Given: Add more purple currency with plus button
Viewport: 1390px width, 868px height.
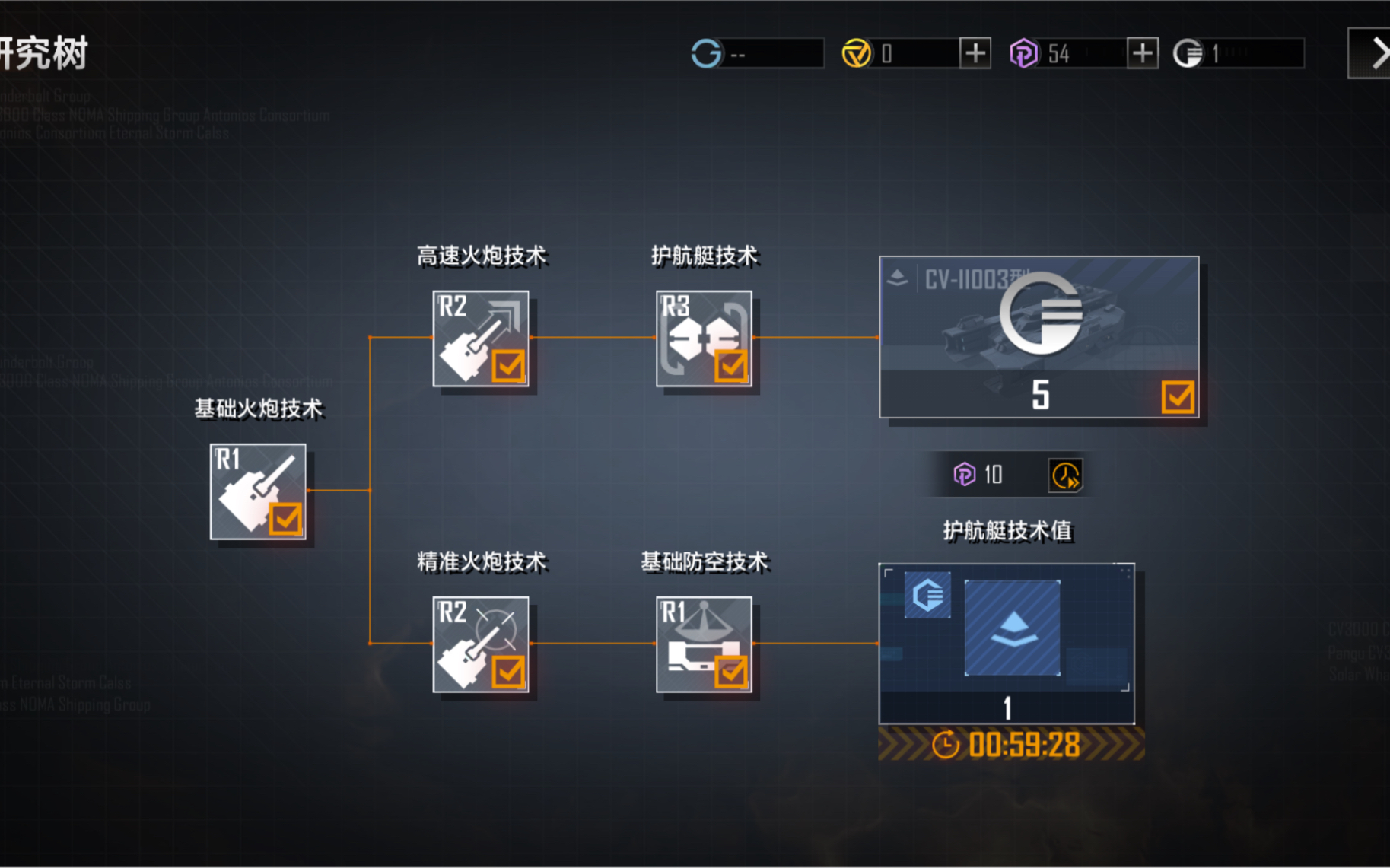Looking at the screenshot, I should coord(1142,53).
